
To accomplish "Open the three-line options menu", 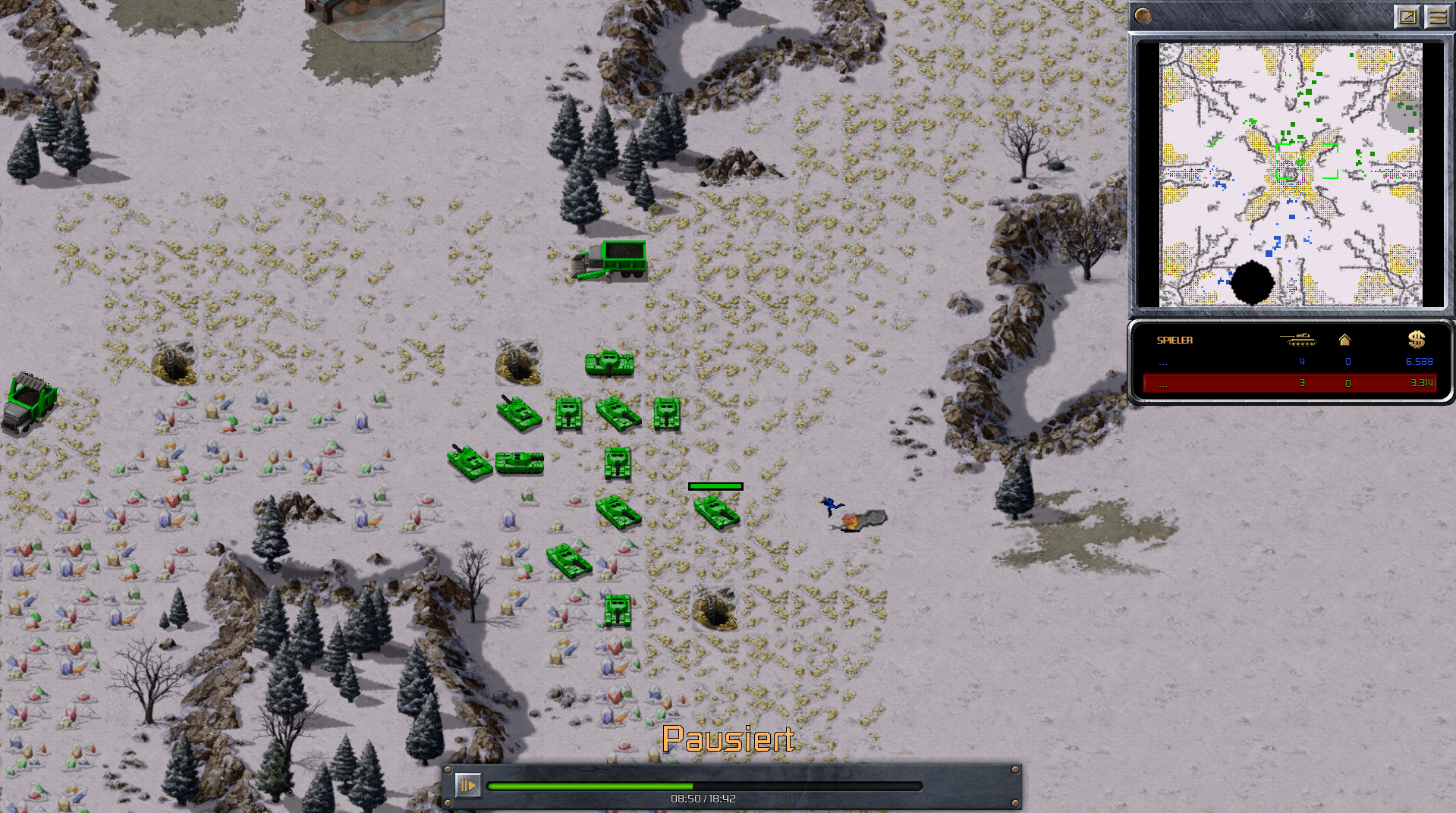I will tap(1437, 16).
